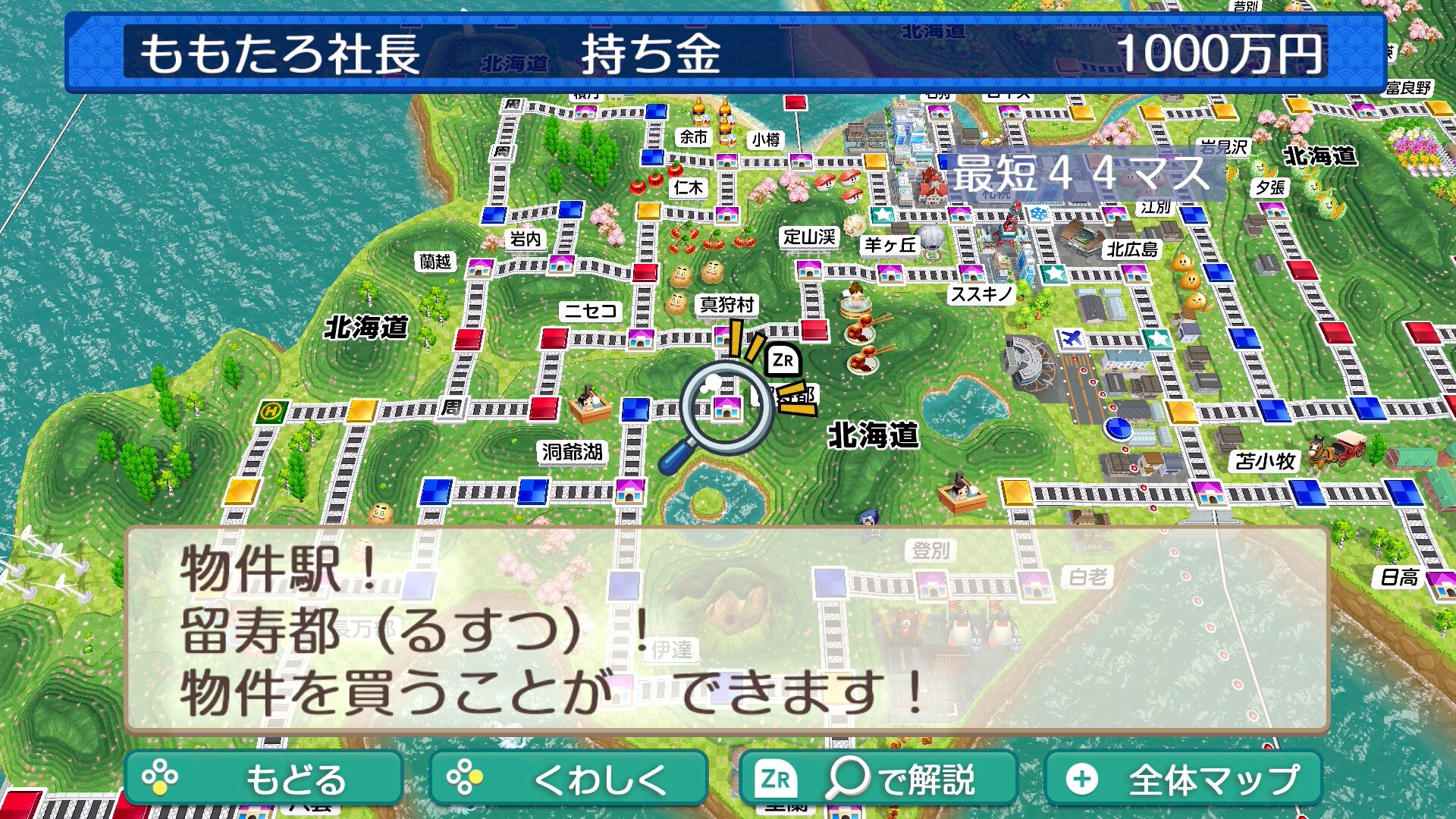This screenshot has height=819, width=1456.
Task: Select the もどる (back) button
Action: (x=263, y=778)
